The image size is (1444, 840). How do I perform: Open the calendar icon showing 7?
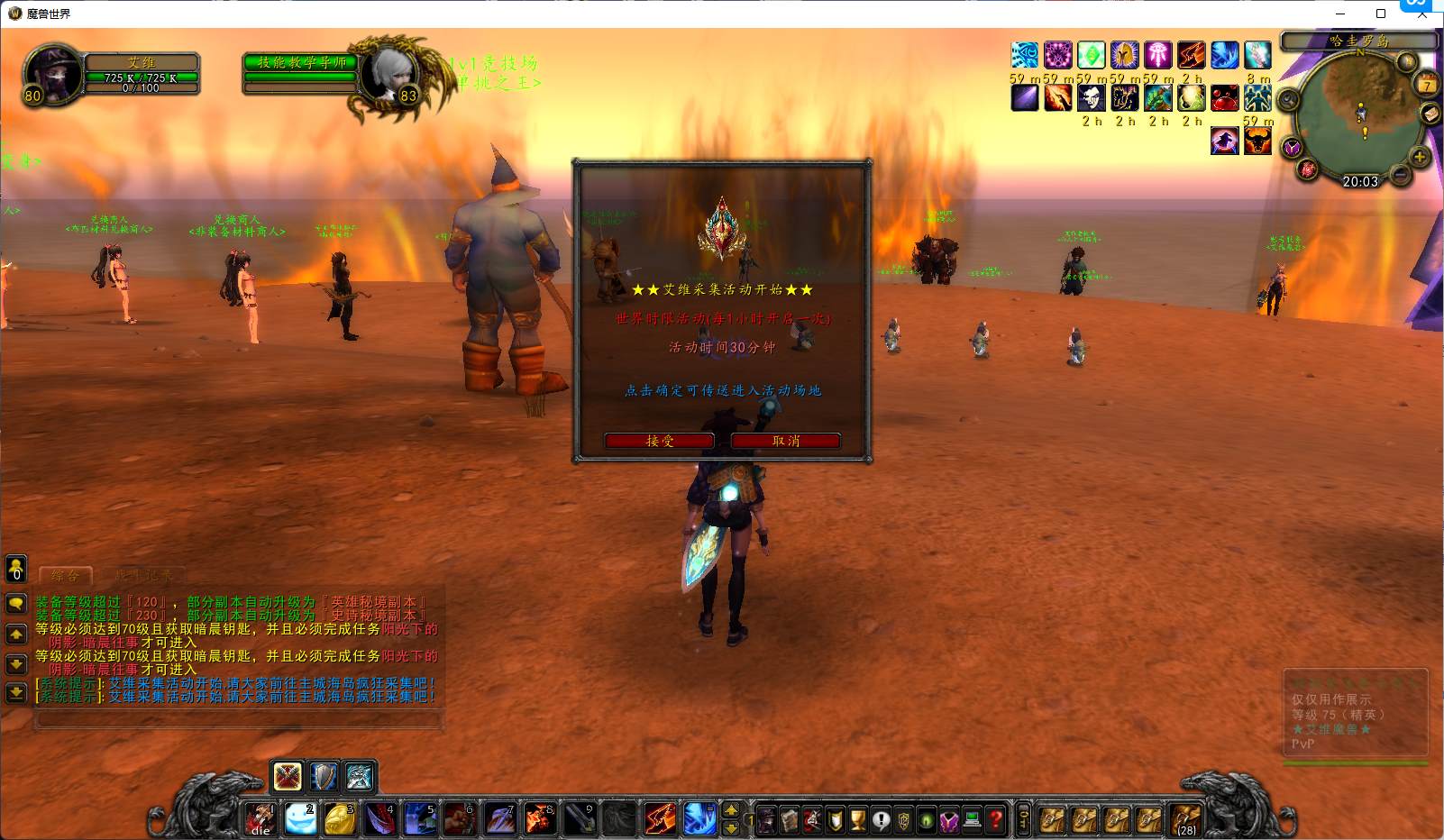click(x=1427, y=86)
